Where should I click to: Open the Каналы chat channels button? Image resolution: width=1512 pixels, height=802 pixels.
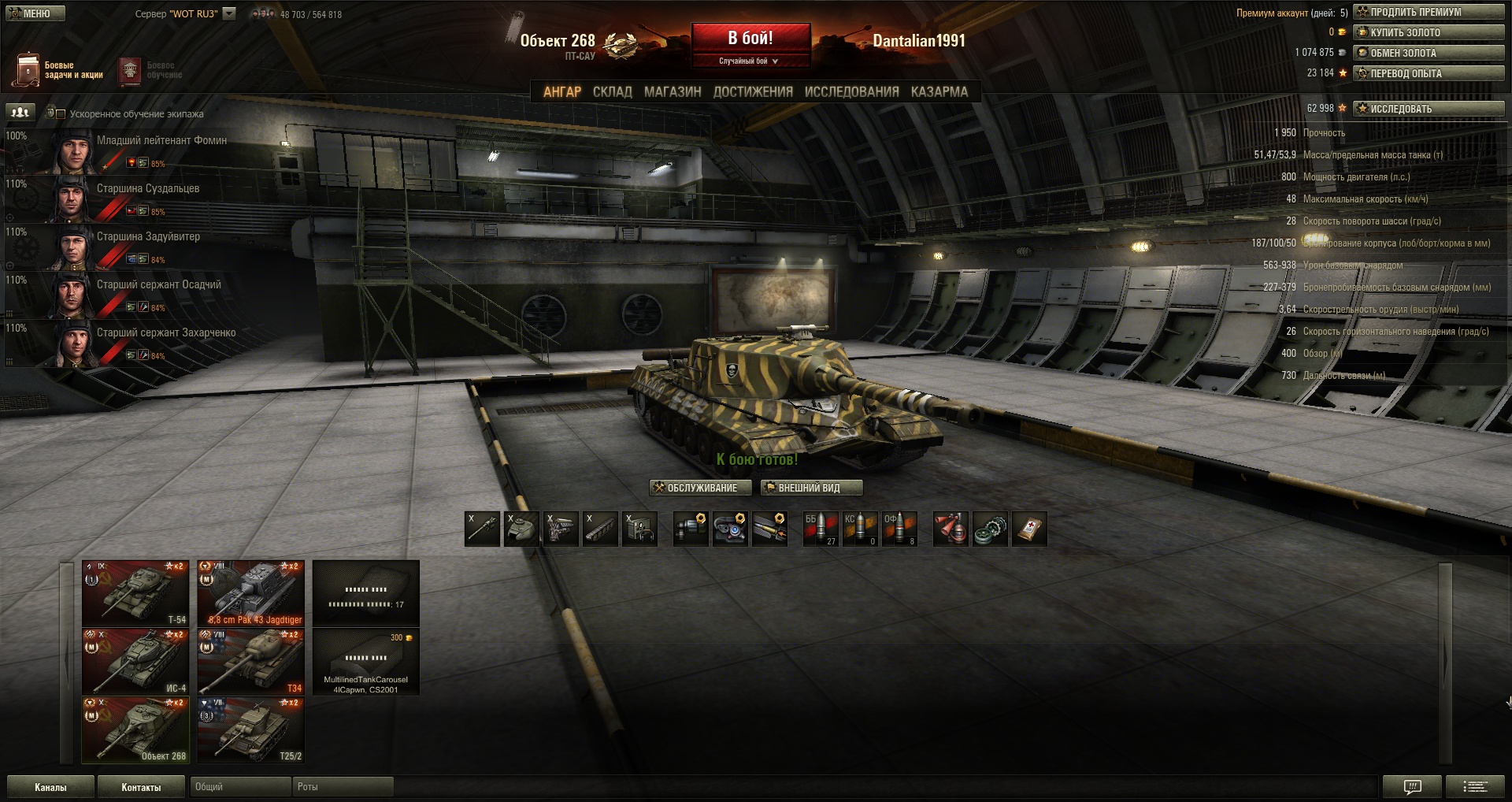pyautogui.click(x=50, y=787)
